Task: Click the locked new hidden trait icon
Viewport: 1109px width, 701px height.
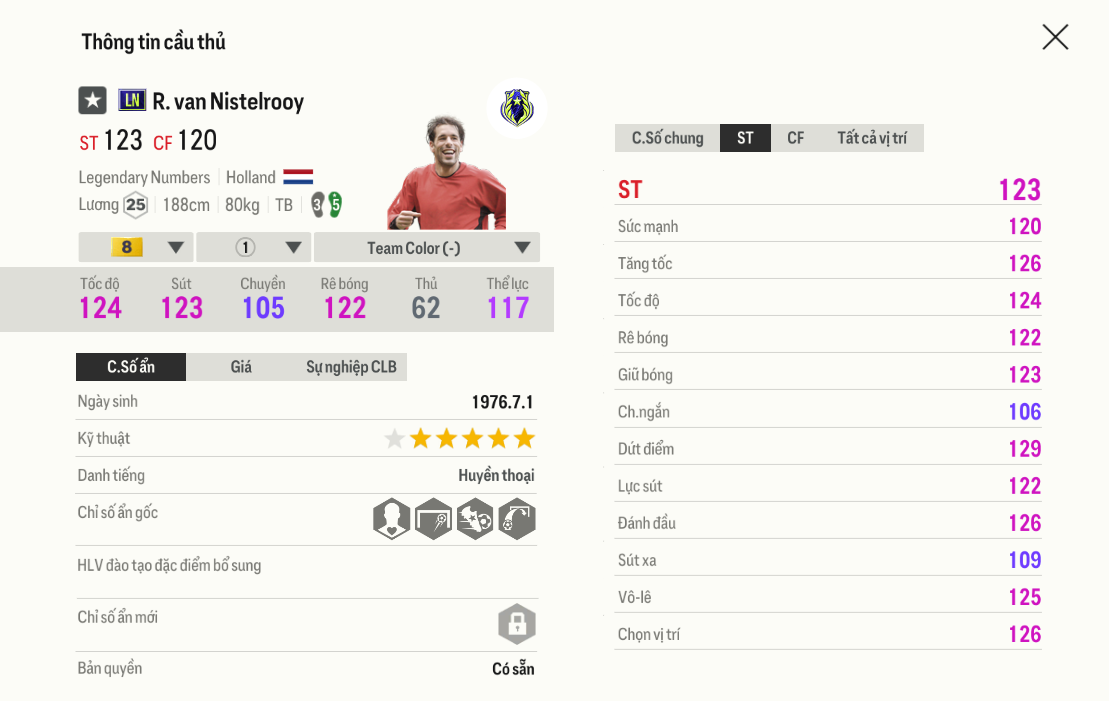Action: click(x=517, y=625)
